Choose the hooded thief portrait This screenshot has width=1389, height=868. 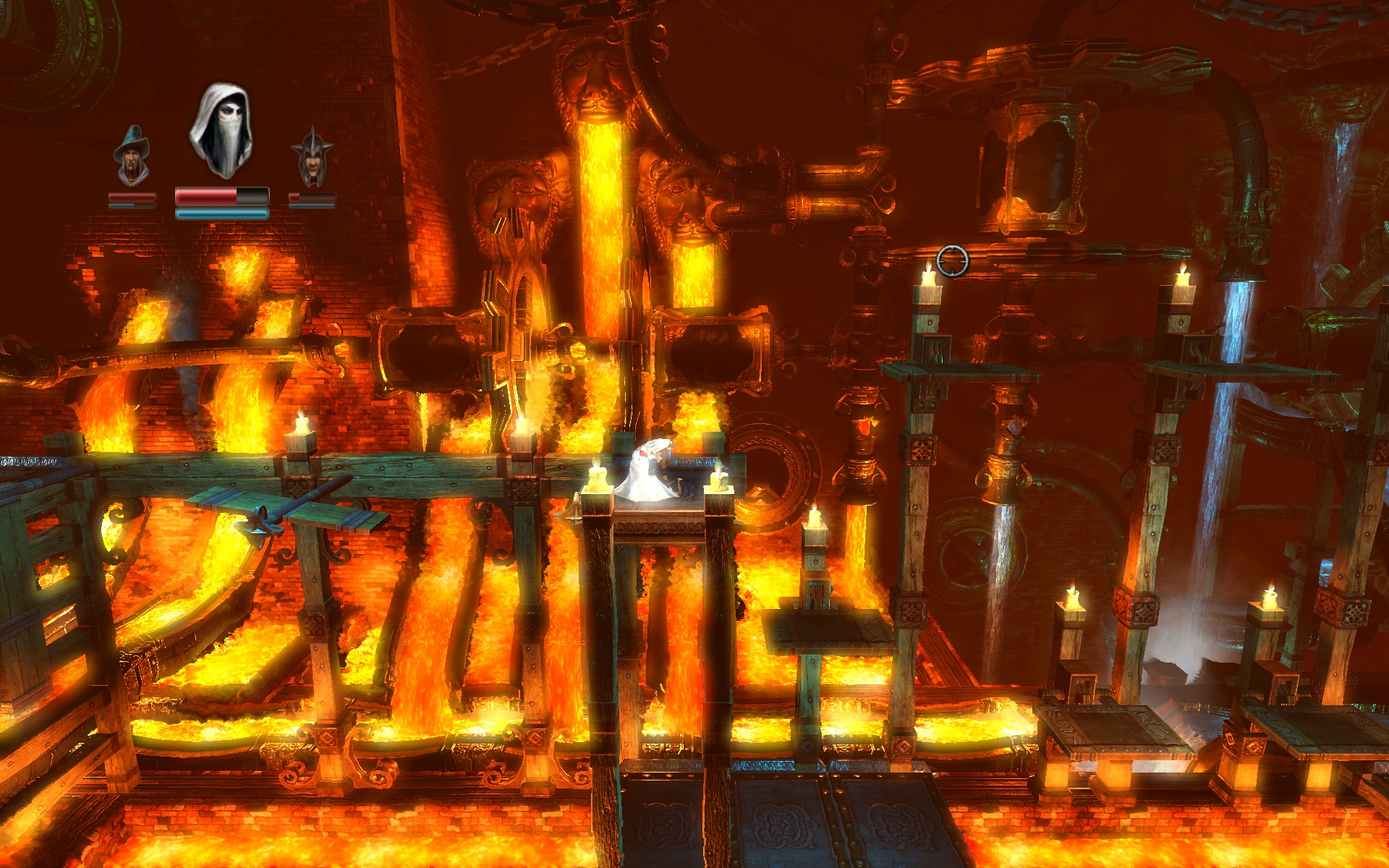221,132
